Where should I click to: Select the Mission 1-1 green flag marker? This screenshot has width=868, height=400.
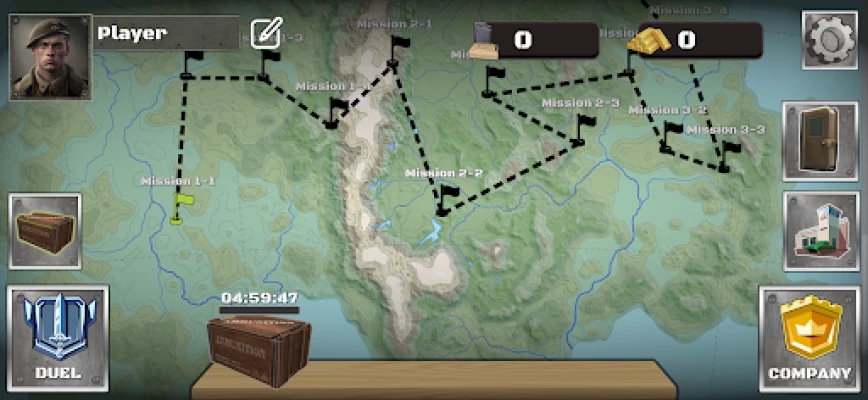coord(182,207)
